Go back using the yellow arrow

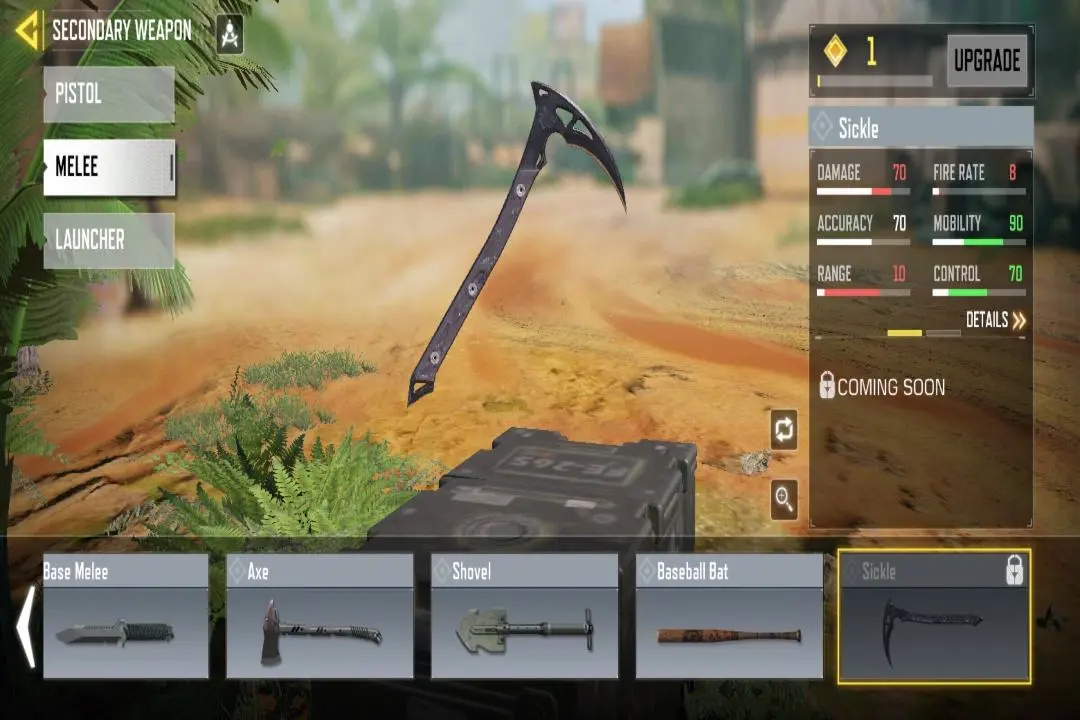[28, 30]
